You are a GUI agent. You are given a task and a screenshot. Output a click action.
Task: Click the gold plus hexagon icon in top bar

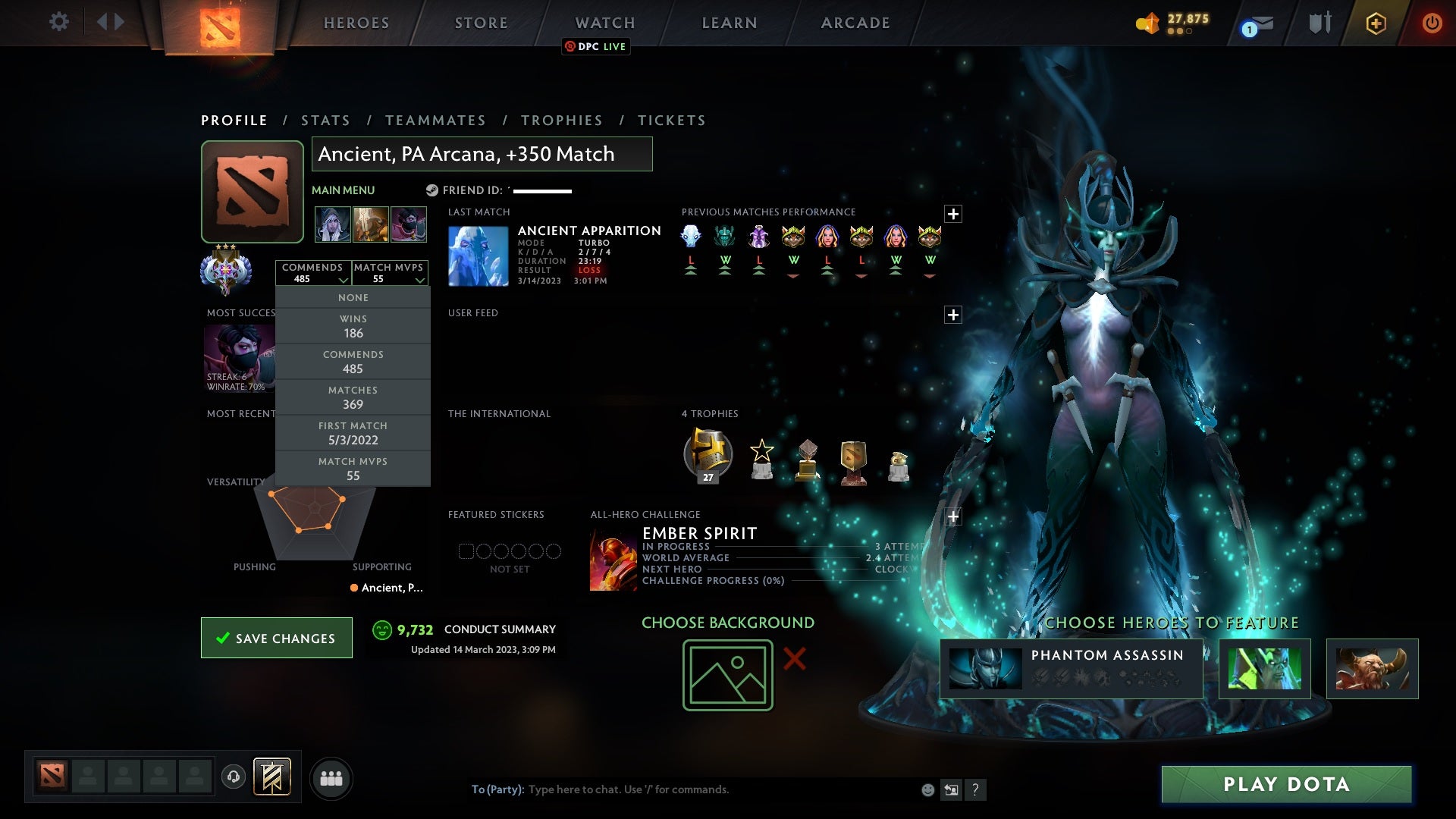[x=1375, y=23]
